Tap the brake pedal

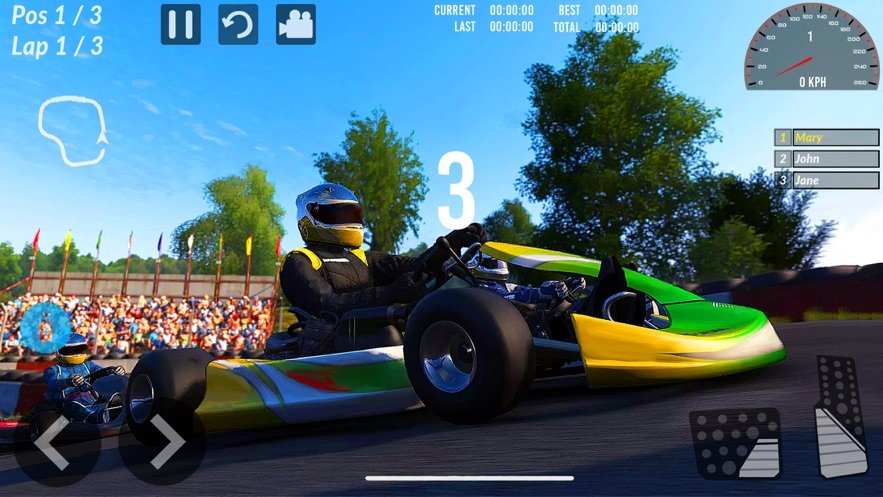[x=735, y=443]
